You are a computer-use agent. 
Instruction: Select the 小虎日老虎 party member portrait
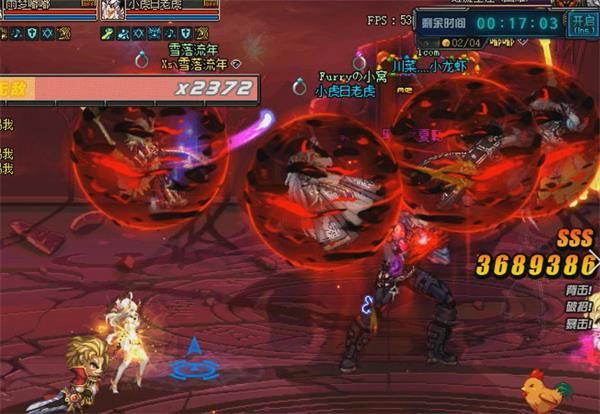tap(111, 9)
